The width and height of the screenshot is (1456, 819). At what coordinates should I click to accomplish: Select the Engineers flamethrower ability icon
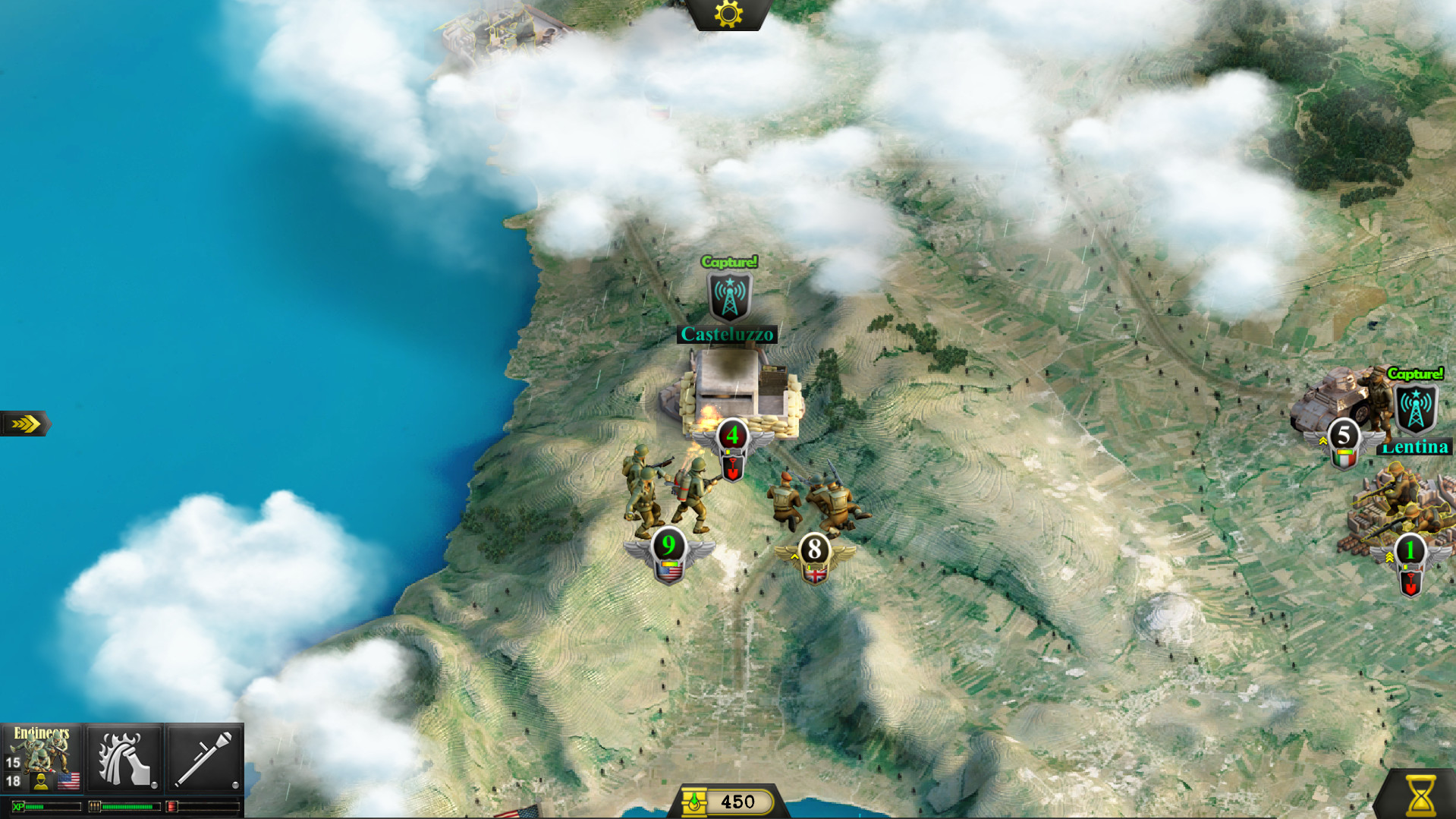coord(124,759)
